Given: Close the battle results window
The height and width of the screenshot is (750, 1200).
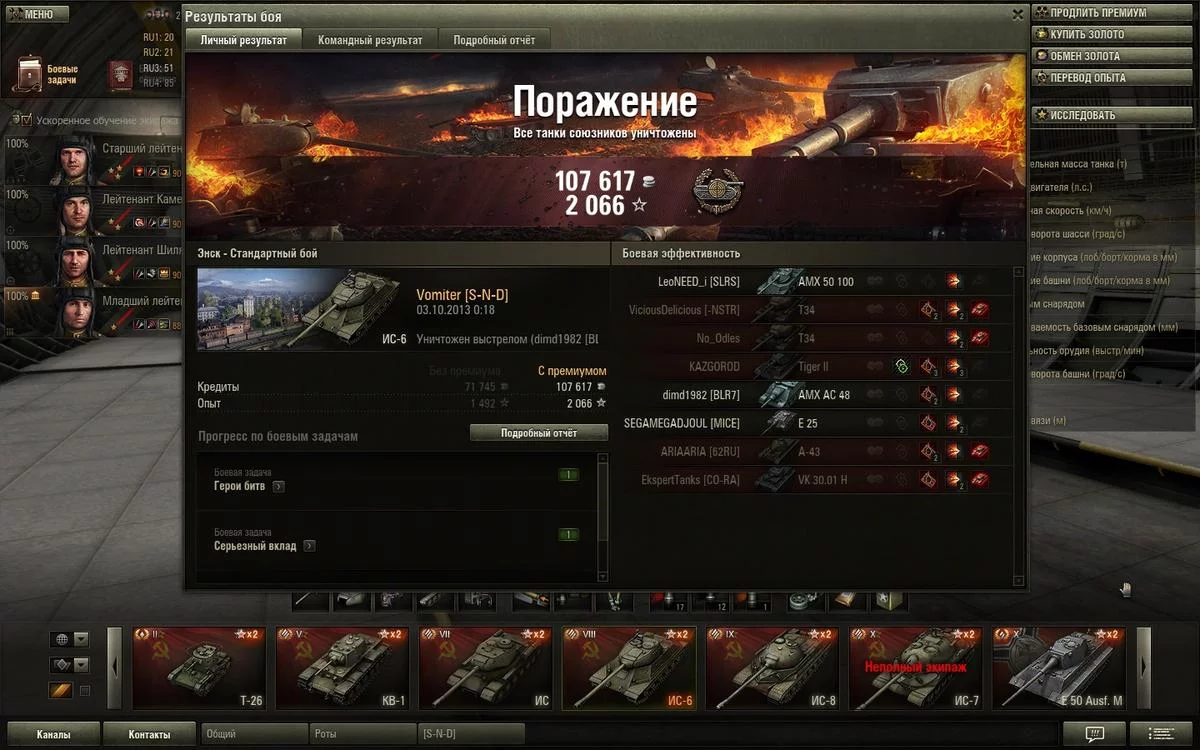Looking at the screenshot, I should coord(1017,15).
